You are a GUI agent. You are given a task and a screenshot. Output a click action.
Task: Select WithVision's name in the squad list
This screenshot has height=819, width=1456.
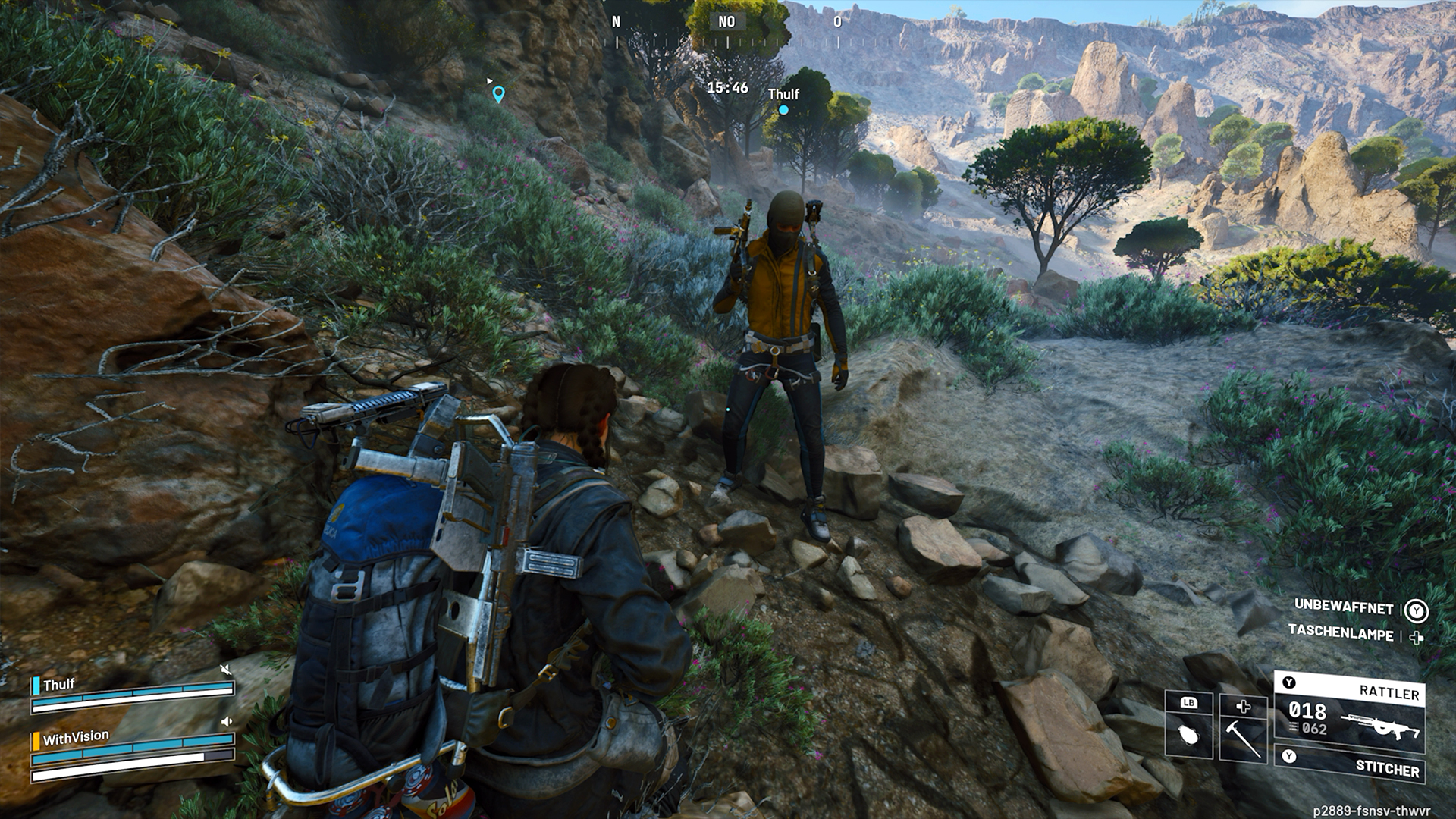(76, 737)
